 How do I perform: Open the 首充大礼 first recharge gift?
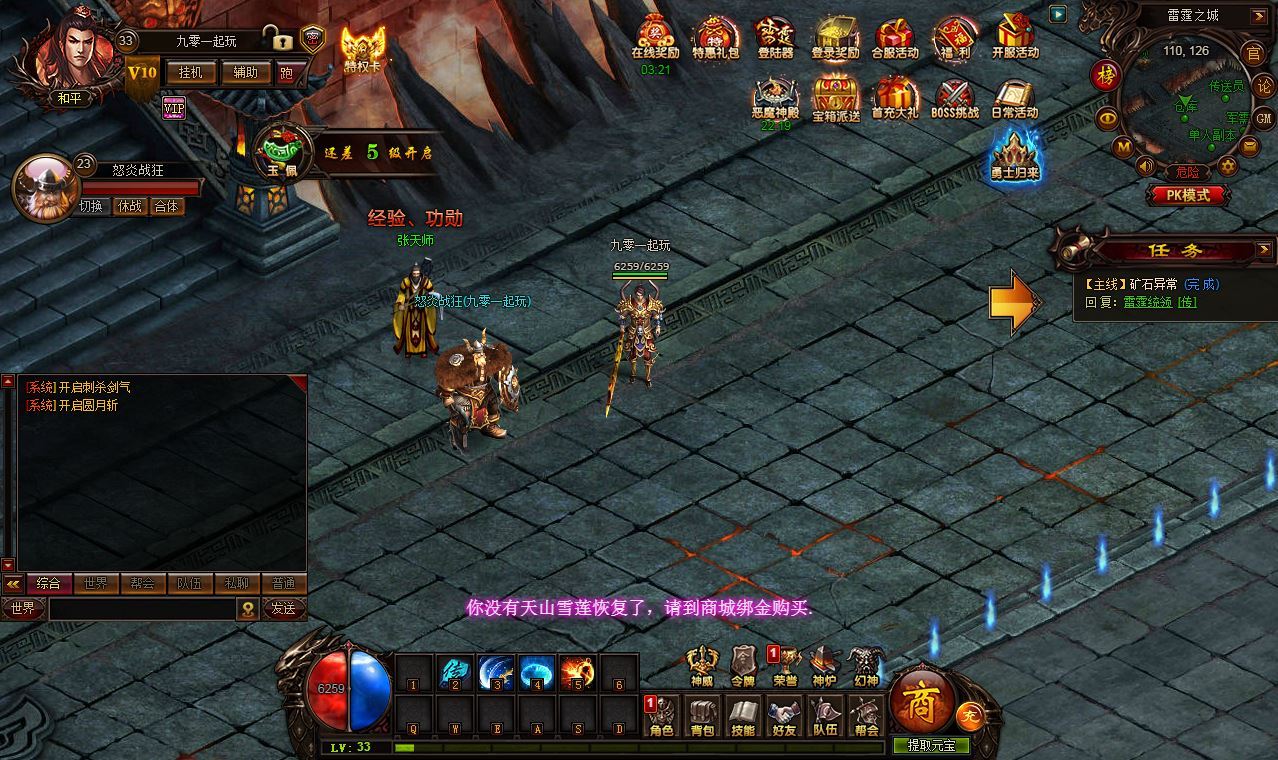tap(895, 97)
